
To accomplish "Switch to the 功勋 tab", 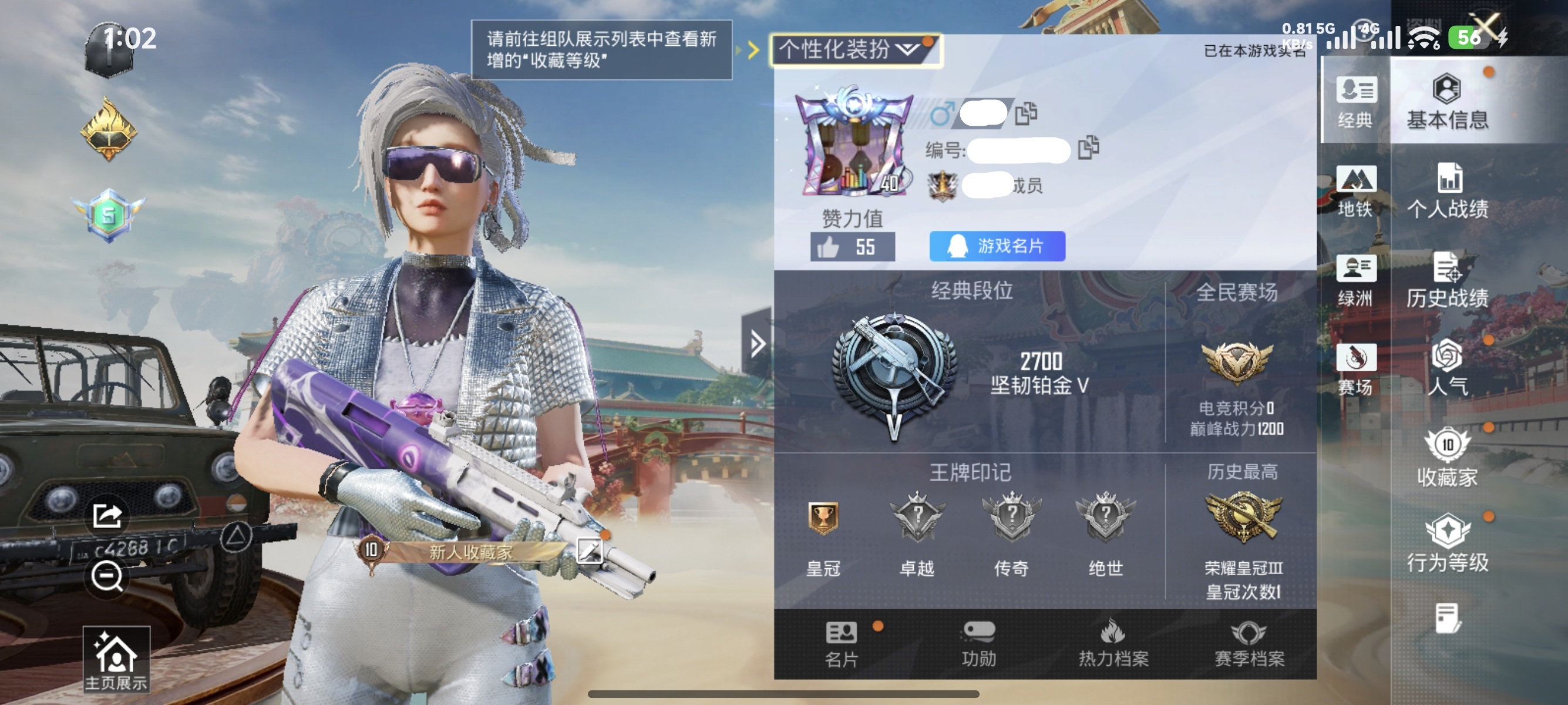I will click(982, 647).
